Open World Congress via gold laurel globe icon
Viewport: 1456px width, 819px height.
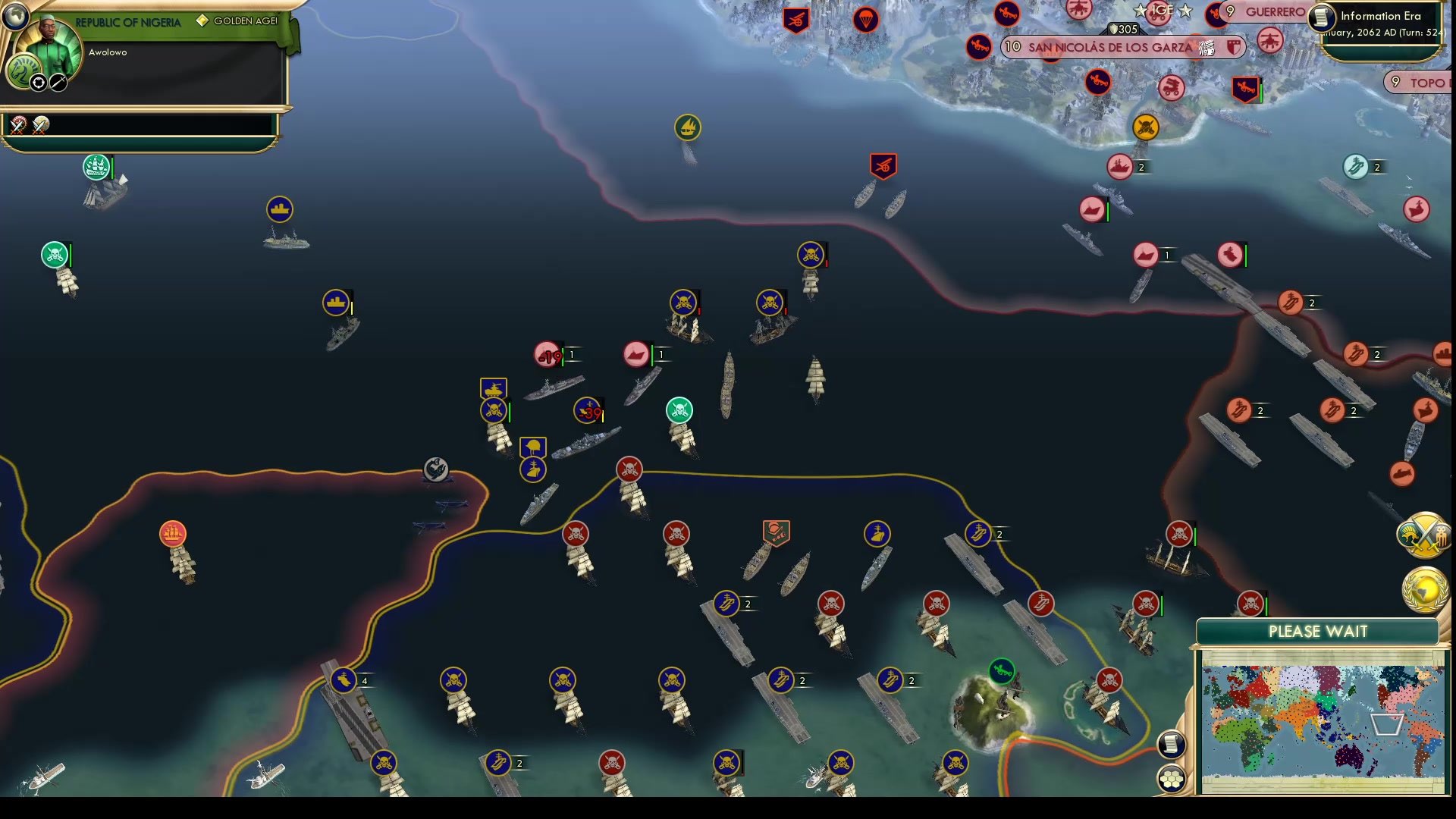(x=1424, y=584)
